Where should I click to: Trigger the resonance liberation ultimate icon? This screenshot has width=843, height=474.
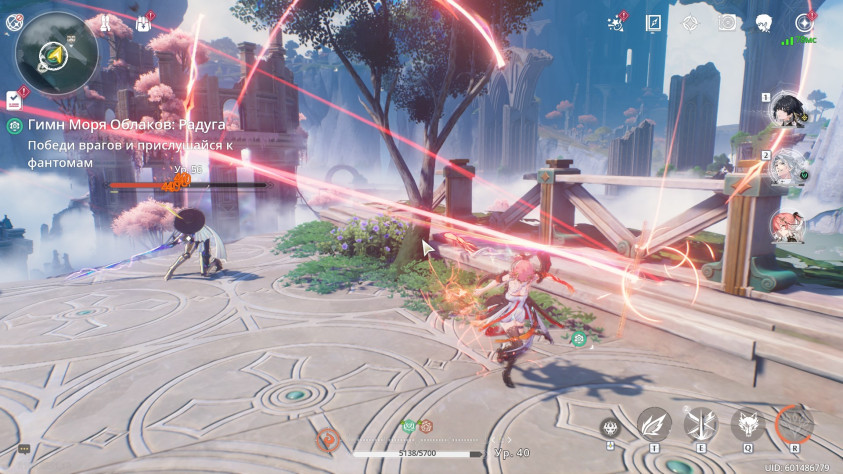(795, 424)
